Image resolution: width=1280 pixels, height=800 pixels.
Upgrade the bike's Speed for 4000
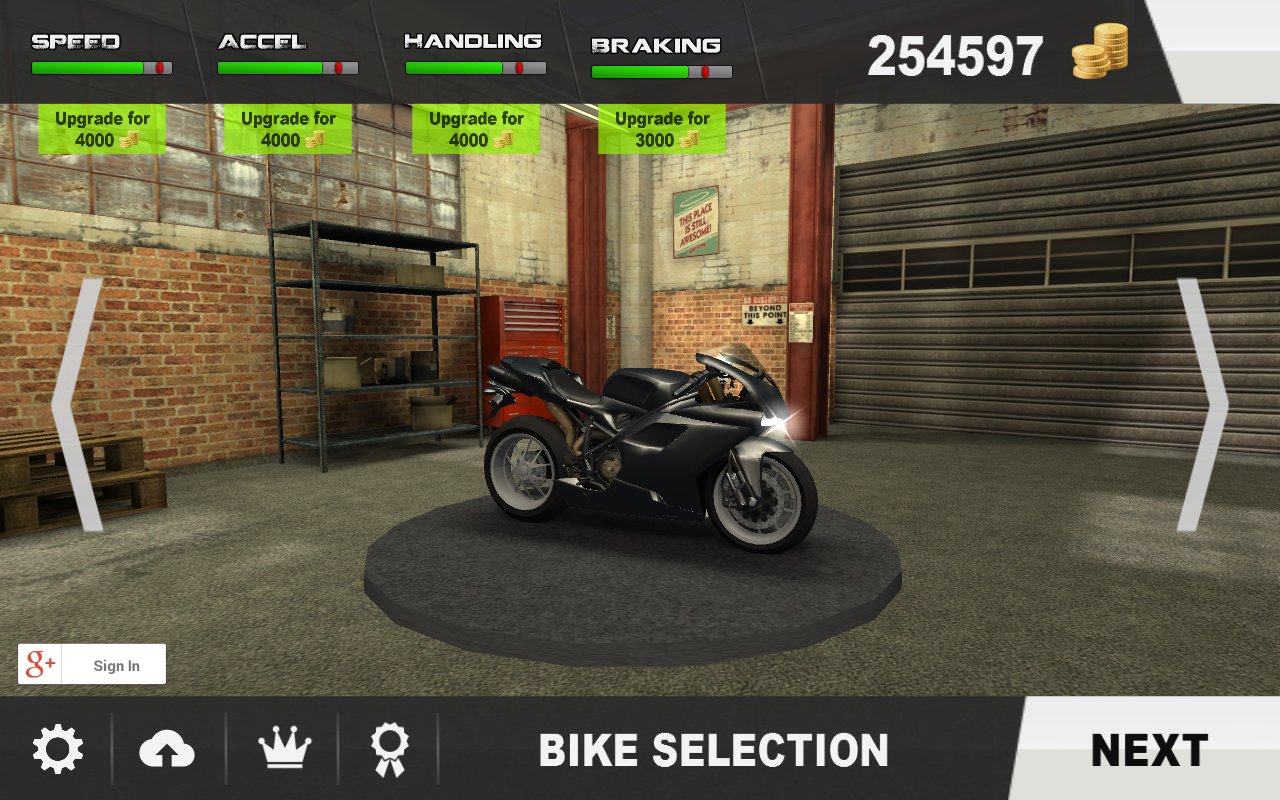tap(102, 129)
